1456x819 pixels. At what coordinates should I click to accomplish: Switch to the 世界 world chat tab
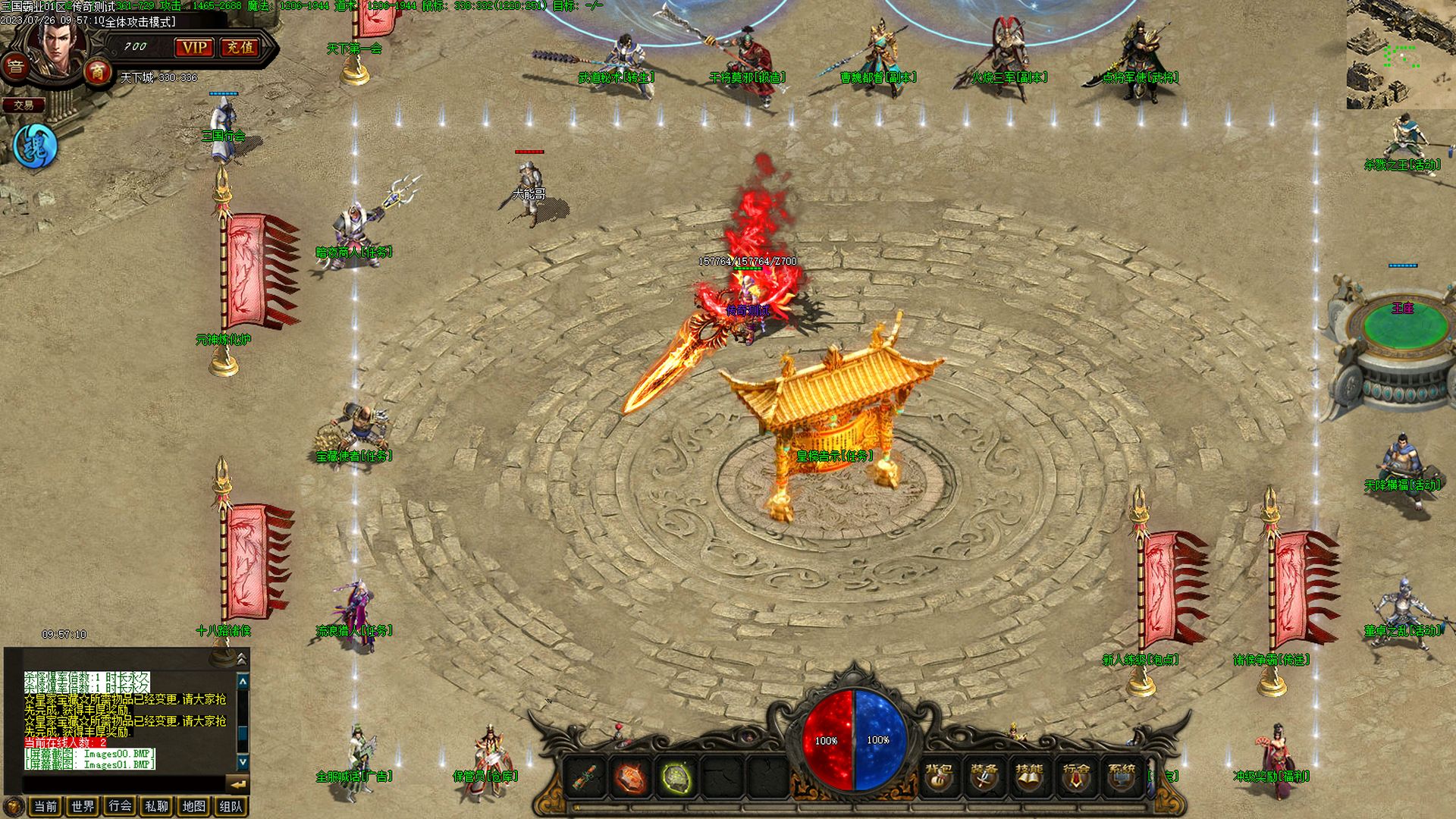pyautogui.click(x=83, y=806)
